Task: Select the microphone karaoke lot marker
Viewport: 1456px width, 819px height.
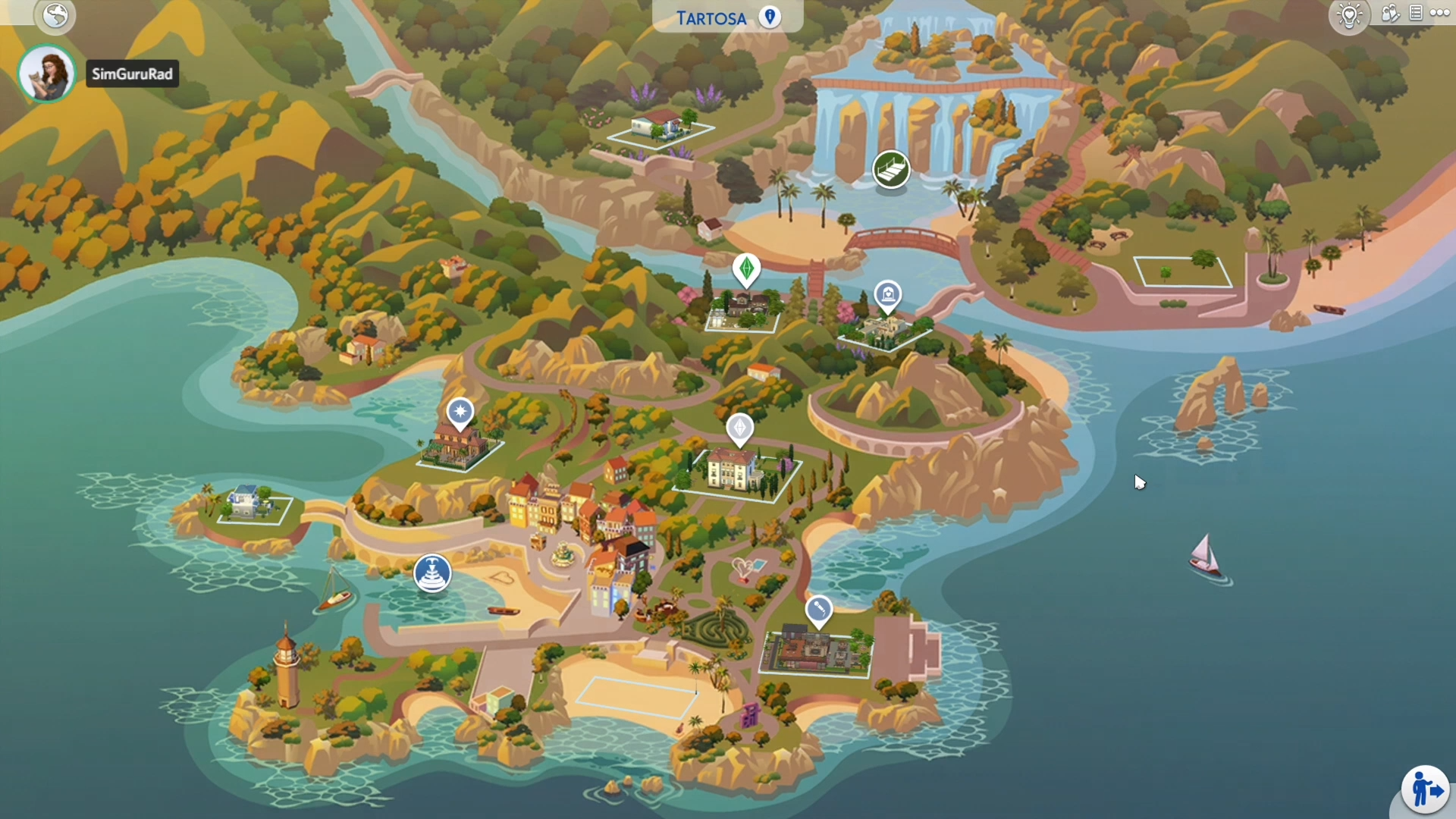Action: [818, 610]
